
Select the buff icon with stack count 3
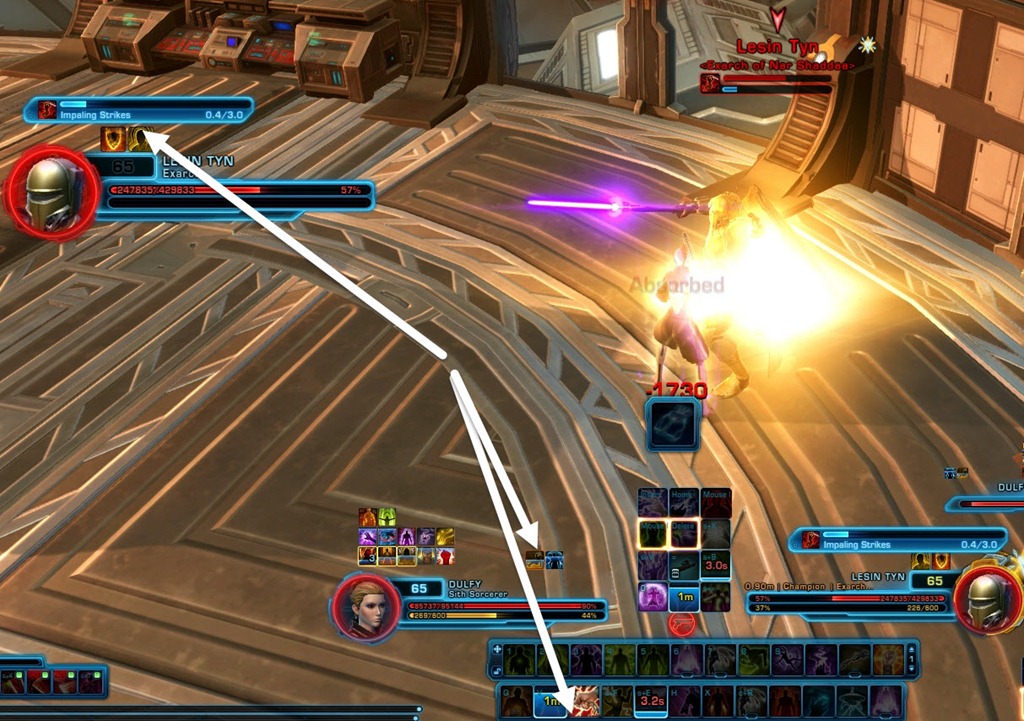coord(368,555)
